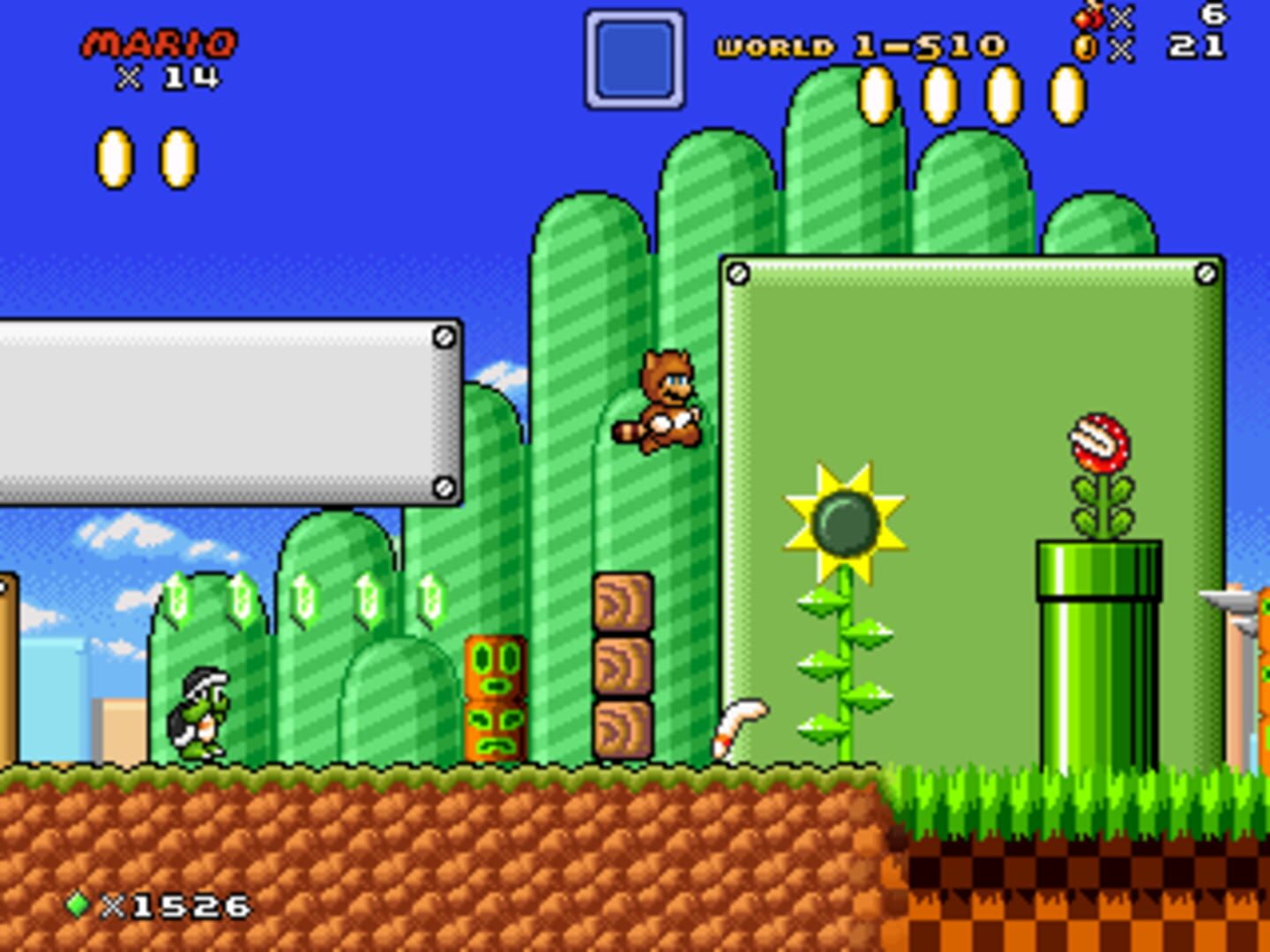The height and width of the screenshot is (952, 1270).
Task: Toggle the blue square switch at top
Action: pos(634,59)
